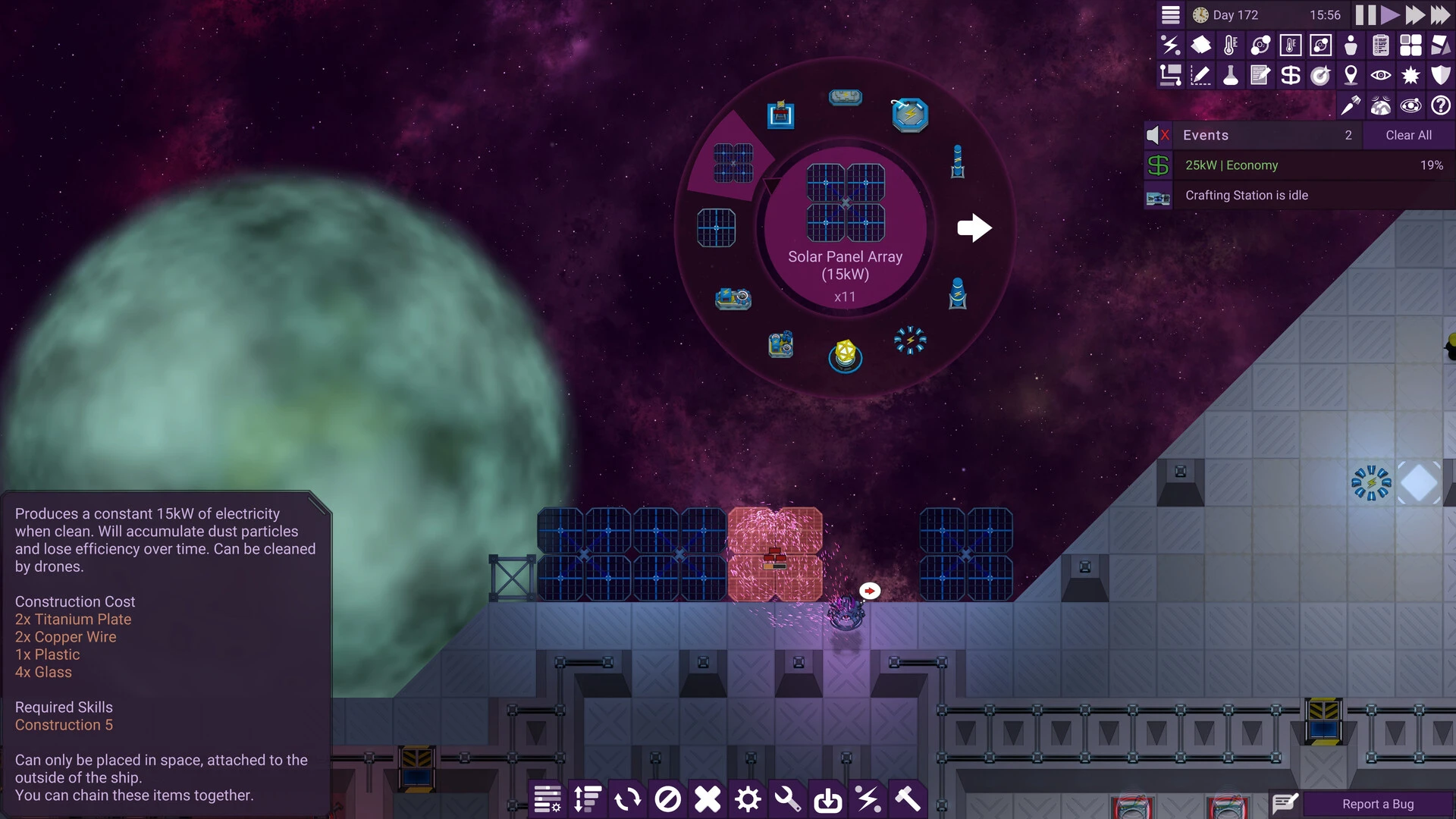Open the power overlay lightning icon

(x=1171, y=45)
